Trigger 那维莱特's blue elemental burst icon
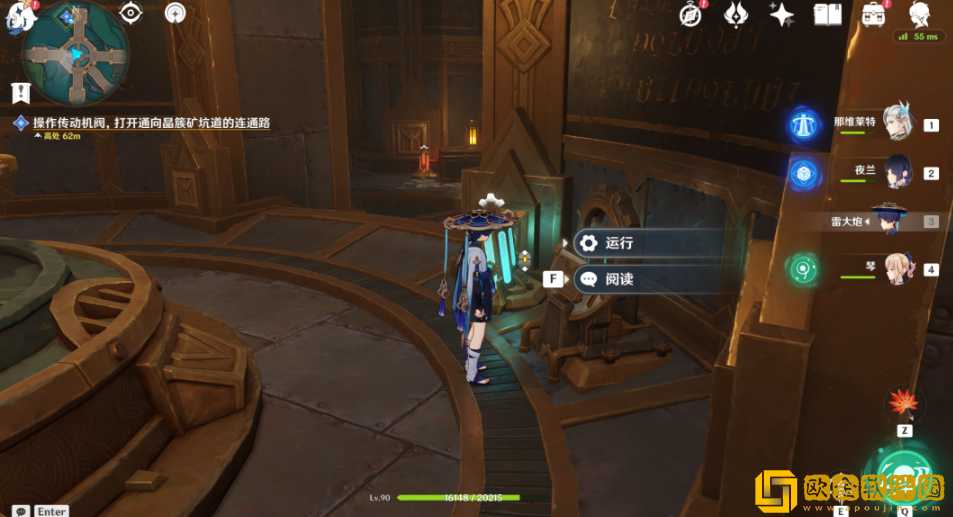Viewport: 953px width, 517px height. click(x=802, y=124)
